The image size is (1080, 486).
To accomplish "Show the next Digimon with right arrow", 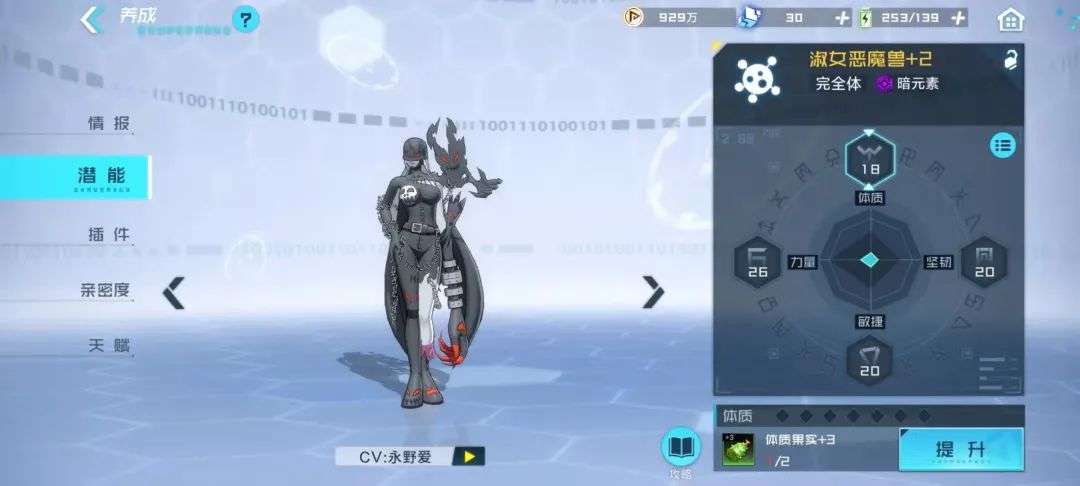I will (x=653, y=292).
